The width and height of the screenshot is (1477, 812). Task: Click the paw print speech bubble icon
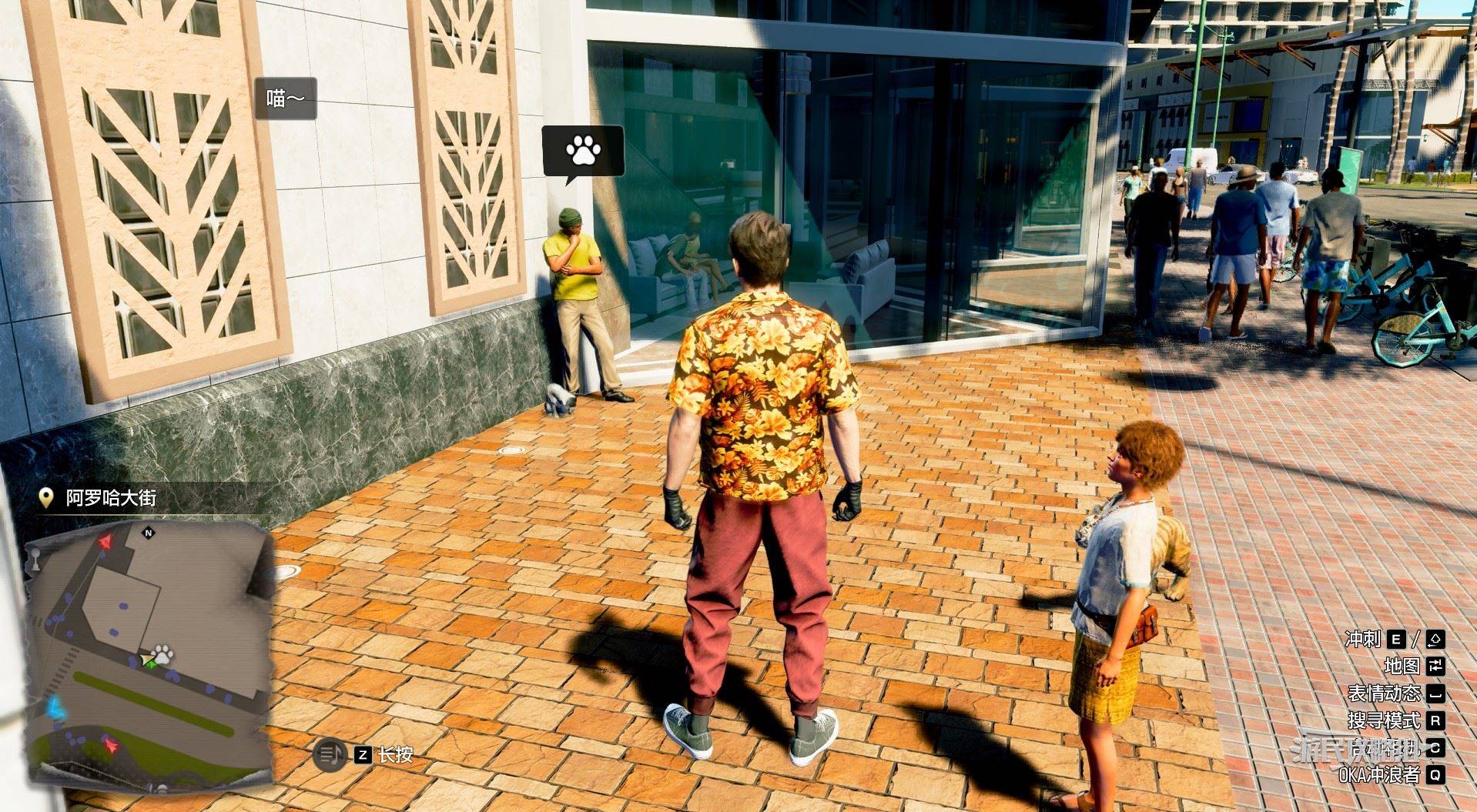coord(583,151)
